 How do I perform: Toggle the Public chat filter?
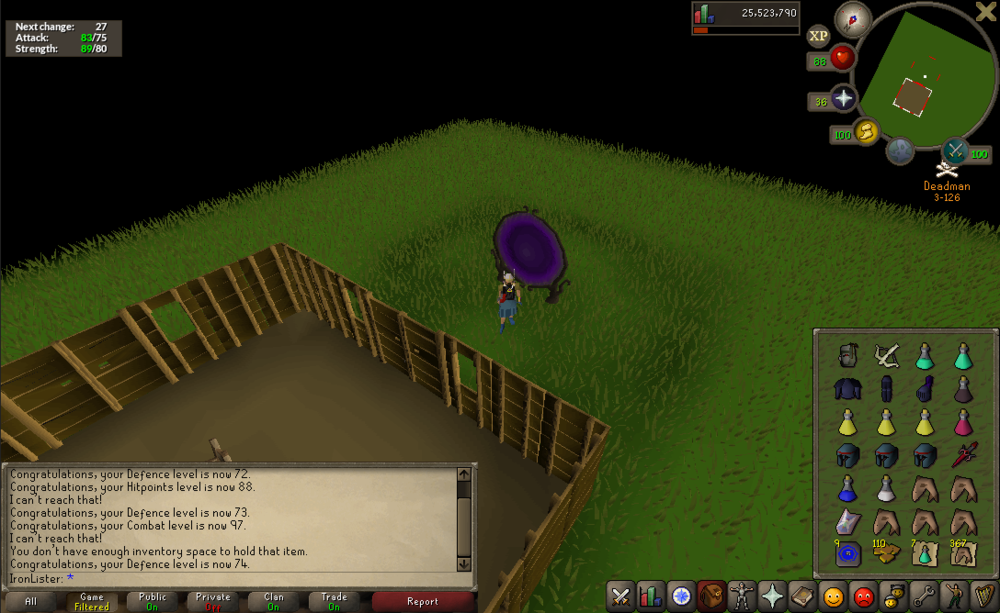click(153, 601)
